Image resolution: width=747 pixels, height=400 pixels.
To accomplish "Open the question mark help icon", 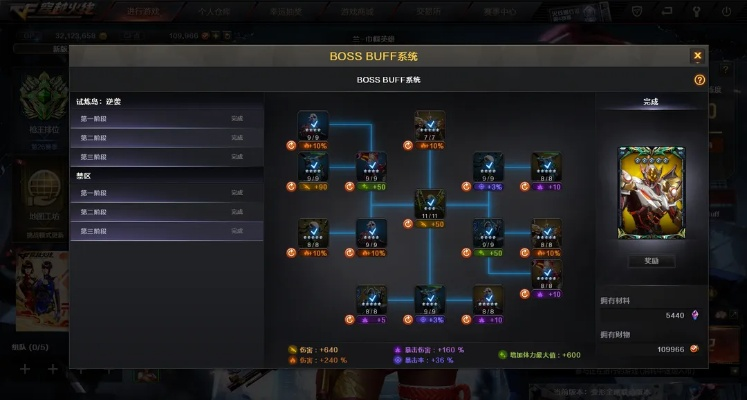I will (x=699, y=79).
